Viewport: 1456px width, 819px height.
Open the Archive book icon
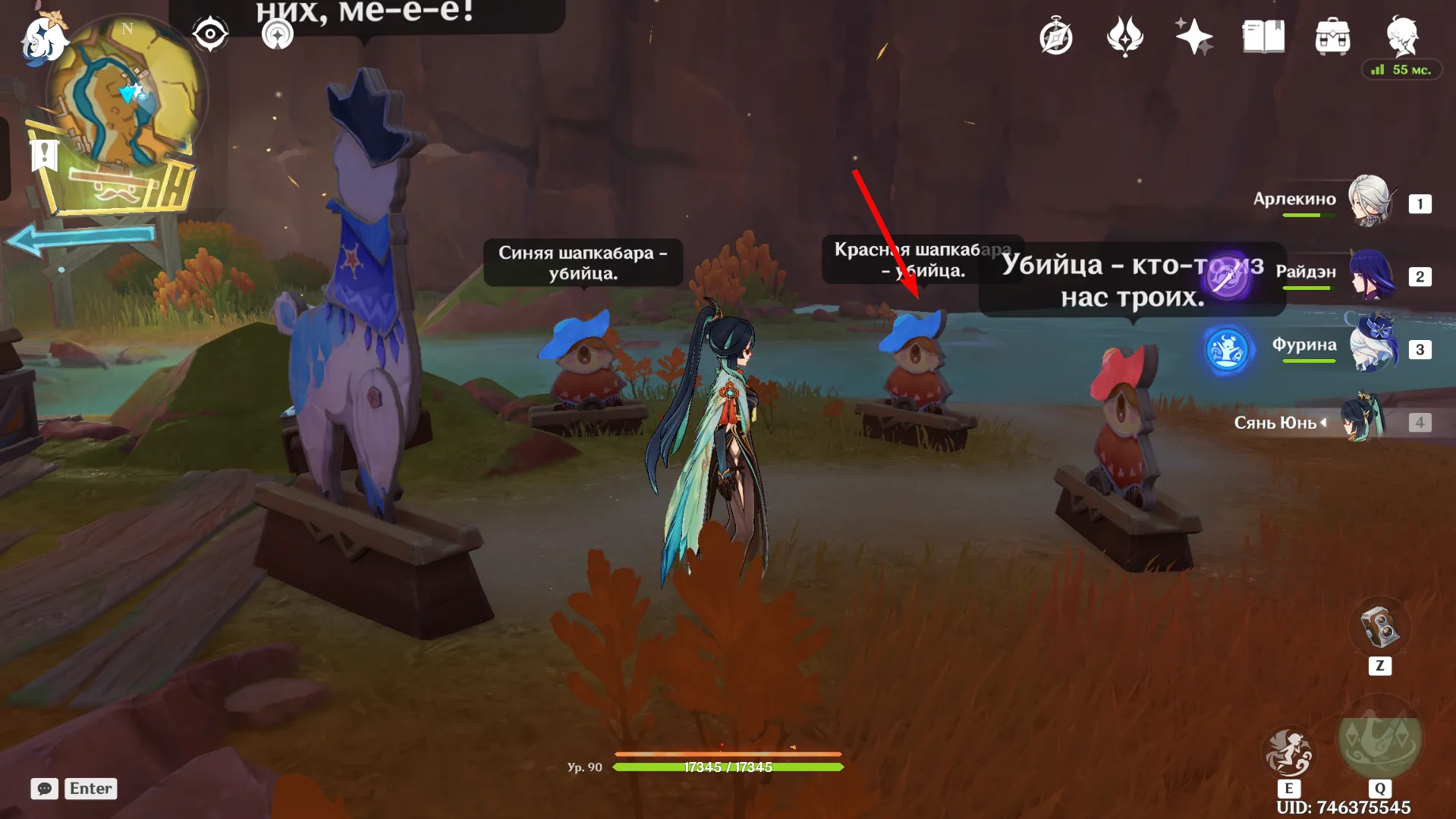[x=1262, y=36]
